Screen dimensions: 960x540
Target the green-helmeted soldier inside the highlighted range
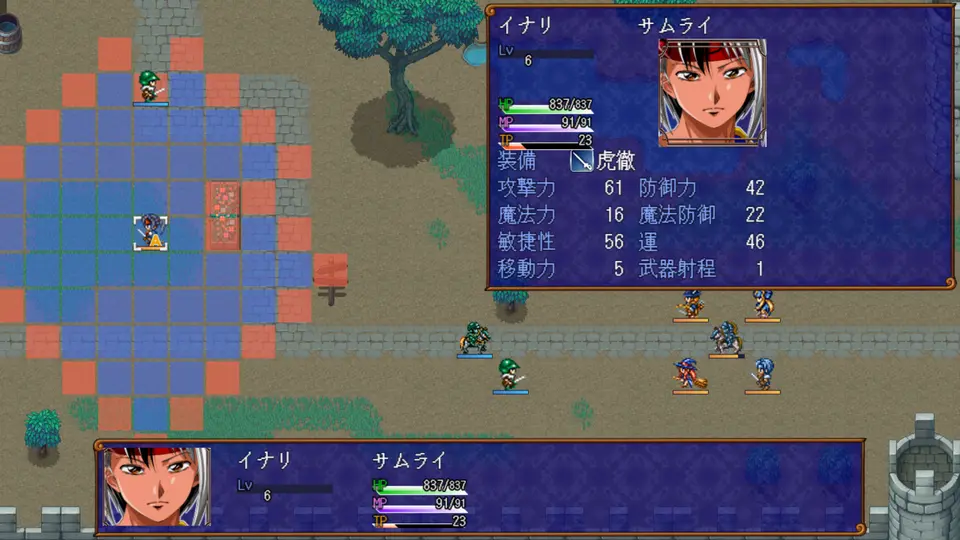150,87
